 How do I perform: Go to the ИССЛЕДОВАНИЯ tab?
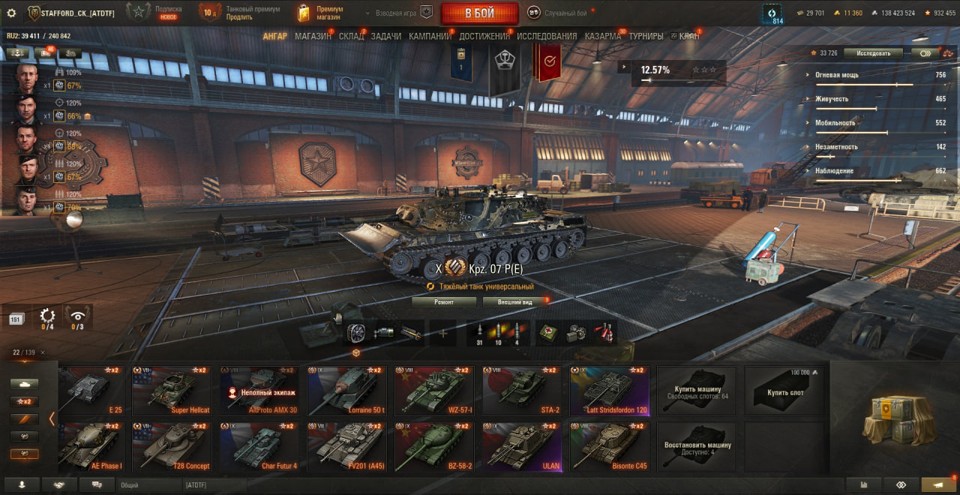(547, 36)
